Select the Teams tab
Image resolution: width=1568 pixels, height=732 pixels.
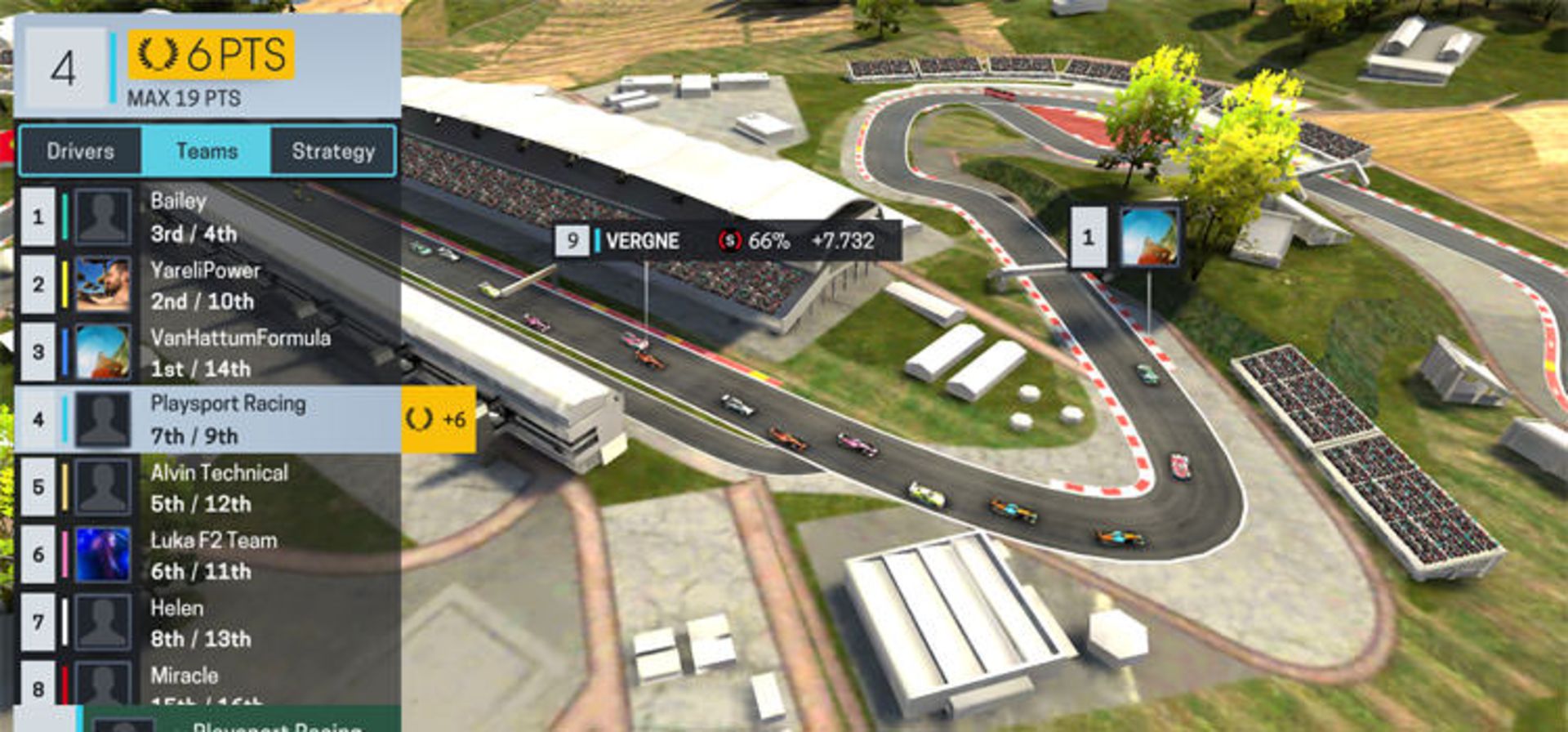click(207, 151)
